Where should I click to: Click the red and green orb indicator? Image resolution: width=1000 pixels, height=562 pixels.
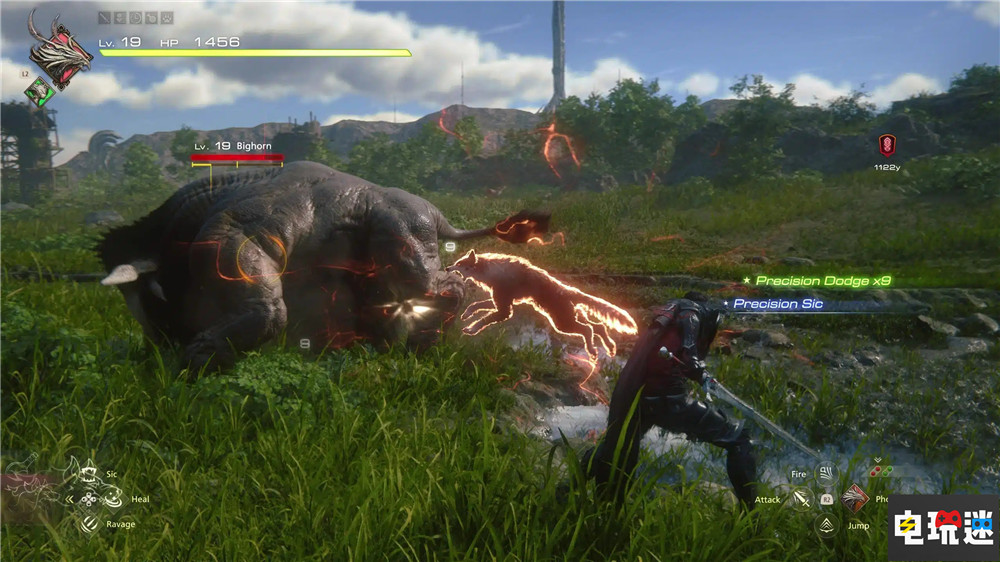880,471
